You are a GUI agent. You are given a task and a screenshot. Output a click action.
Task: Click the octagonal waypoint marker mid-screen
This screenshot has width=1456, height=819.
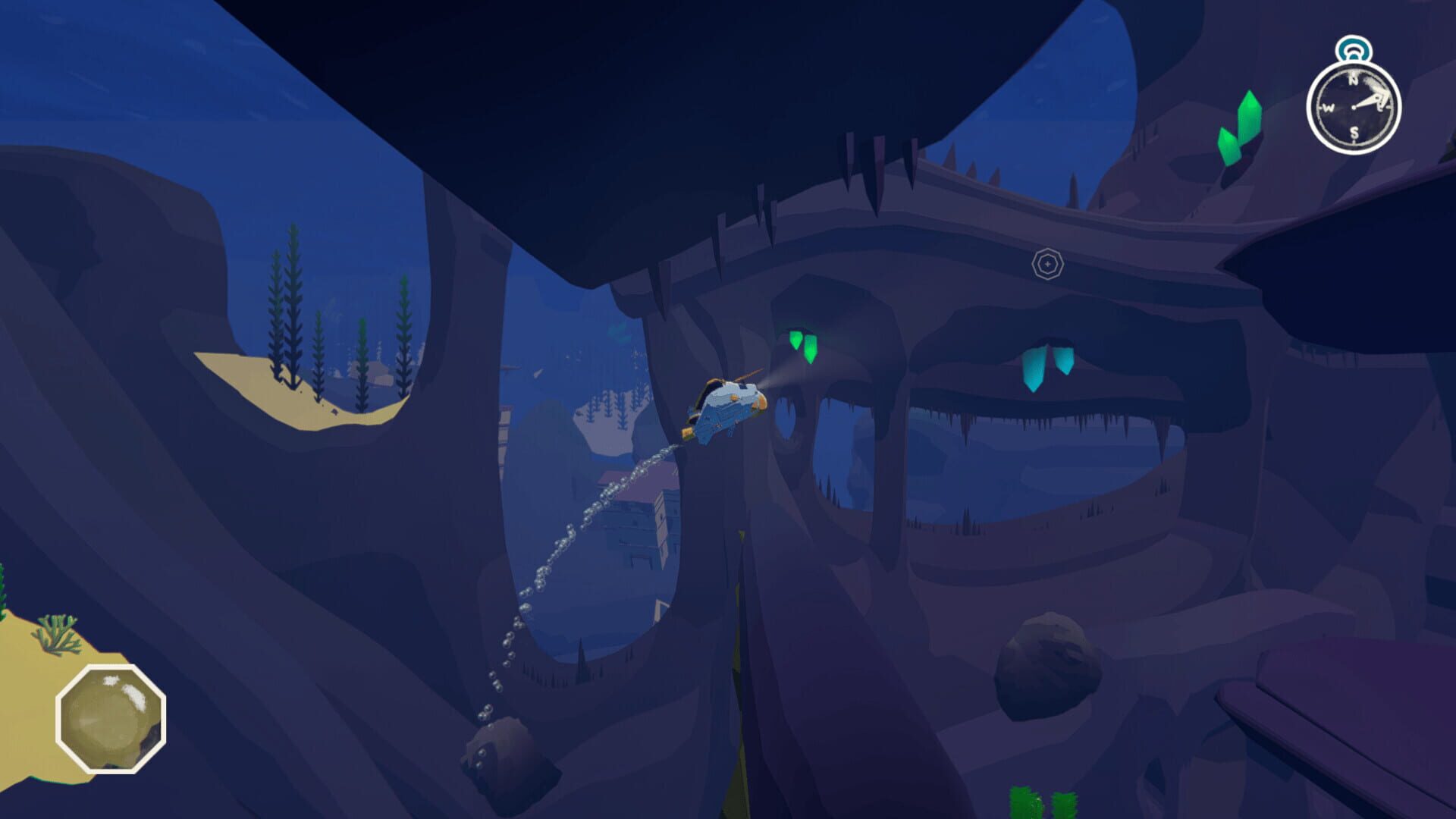1048,264
